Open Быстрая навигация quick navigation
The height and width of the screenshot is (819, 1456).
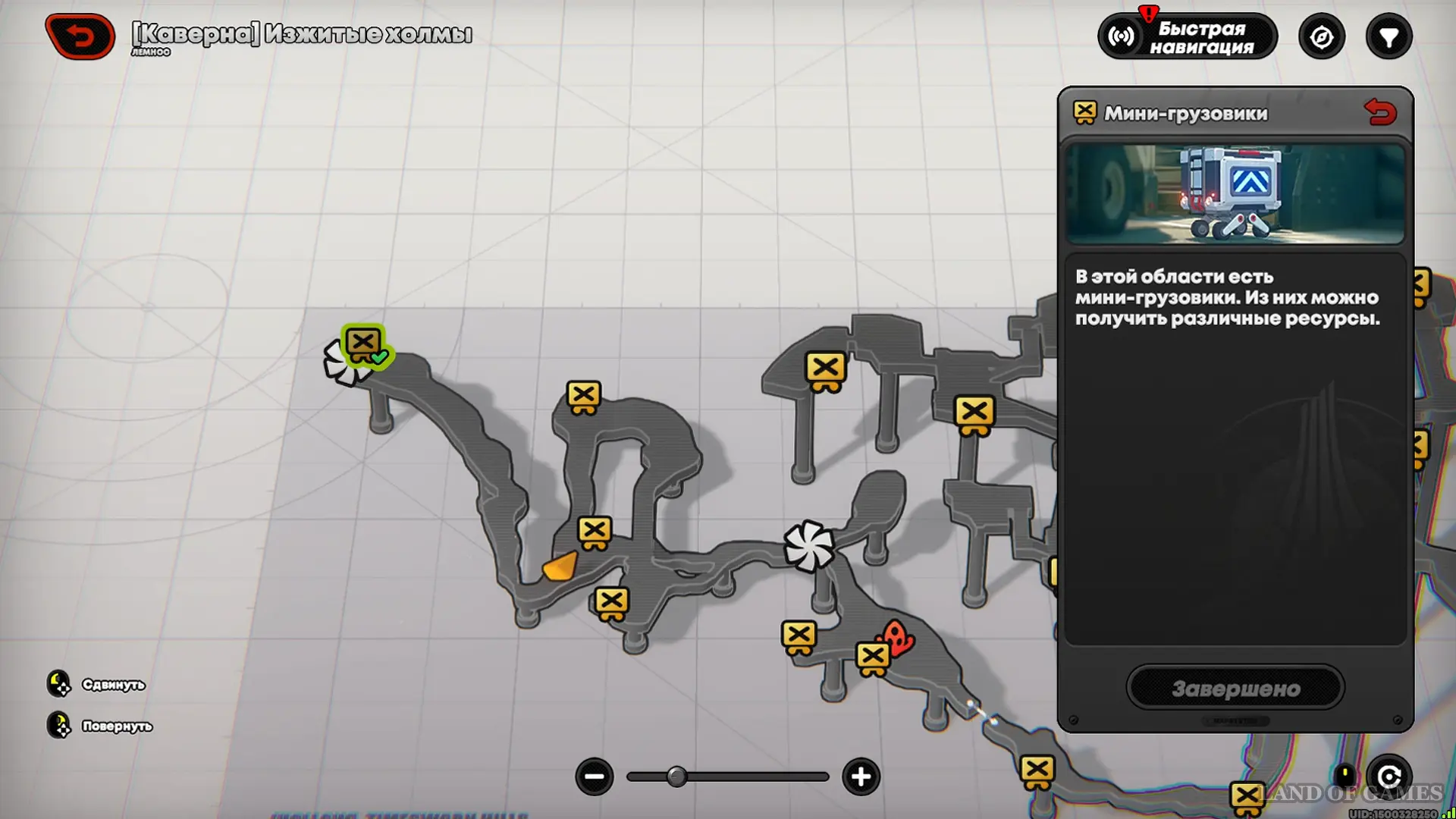(1188, 36)
